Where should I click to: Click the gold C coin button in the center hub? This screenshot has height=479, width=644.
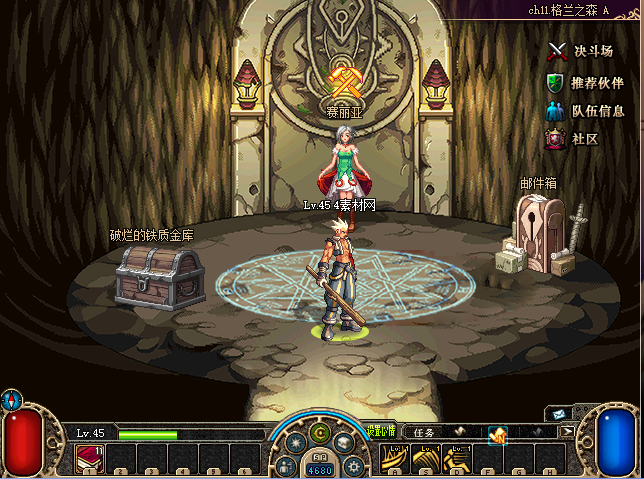click(x=320, y=433)
